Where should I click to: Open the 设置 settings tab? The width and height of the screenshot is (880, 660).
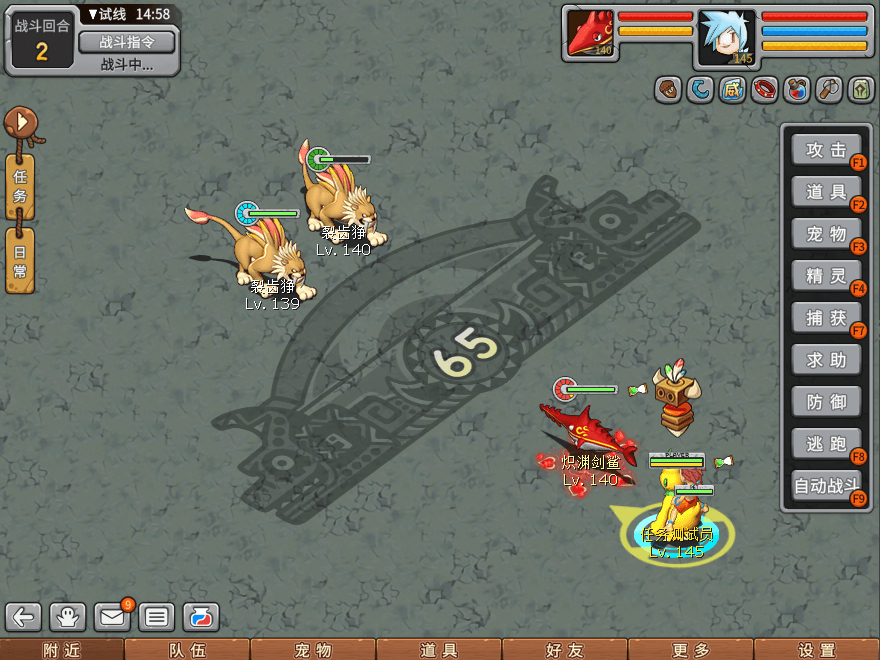click(816, 650)
